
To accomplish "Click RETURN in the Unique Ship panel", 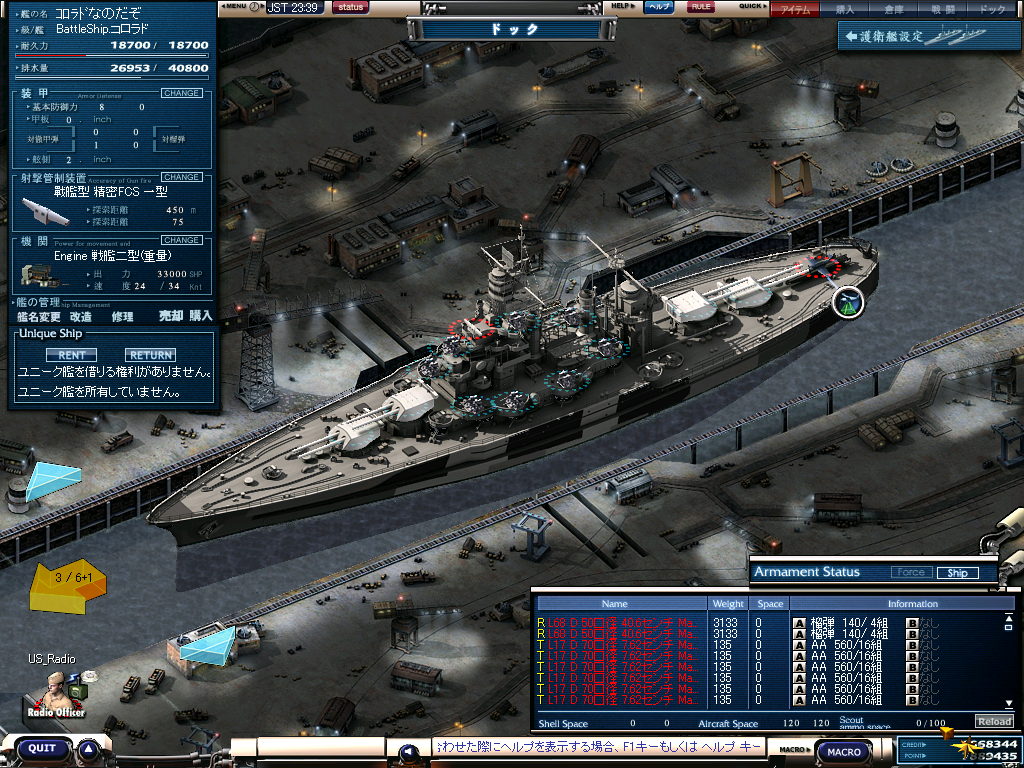I will coord(150,355).
